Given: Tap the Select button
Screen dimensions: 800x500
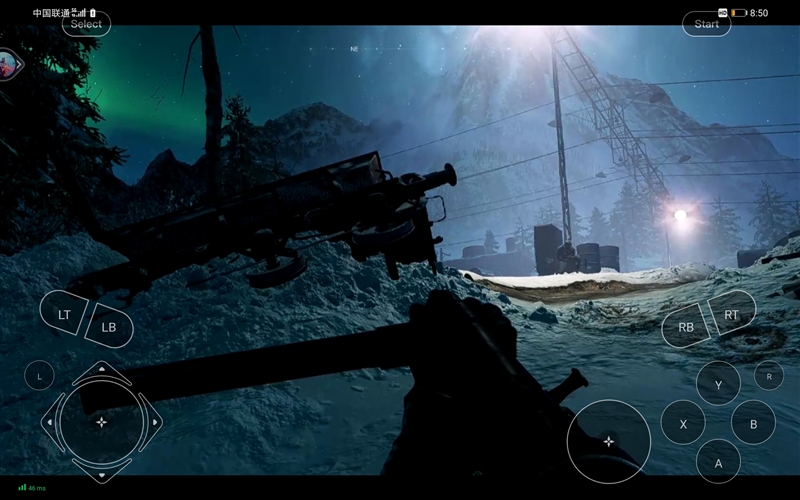Looking at the screenshot, I should pyautogui.click(x=86, y=24).
